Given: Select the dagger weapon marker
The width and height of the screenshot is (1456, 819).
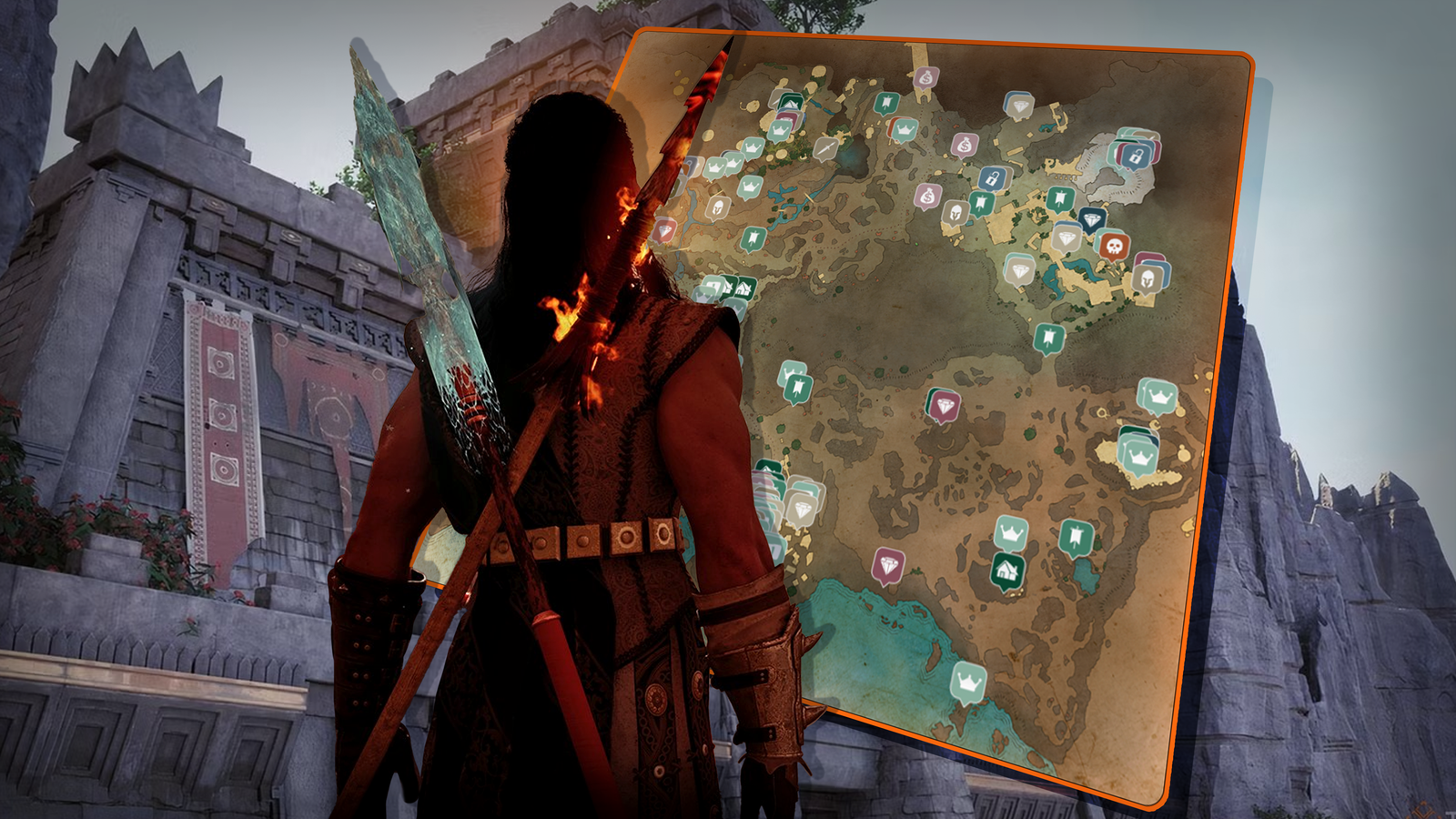Looking at the screenshot, I should coord(825,147).
